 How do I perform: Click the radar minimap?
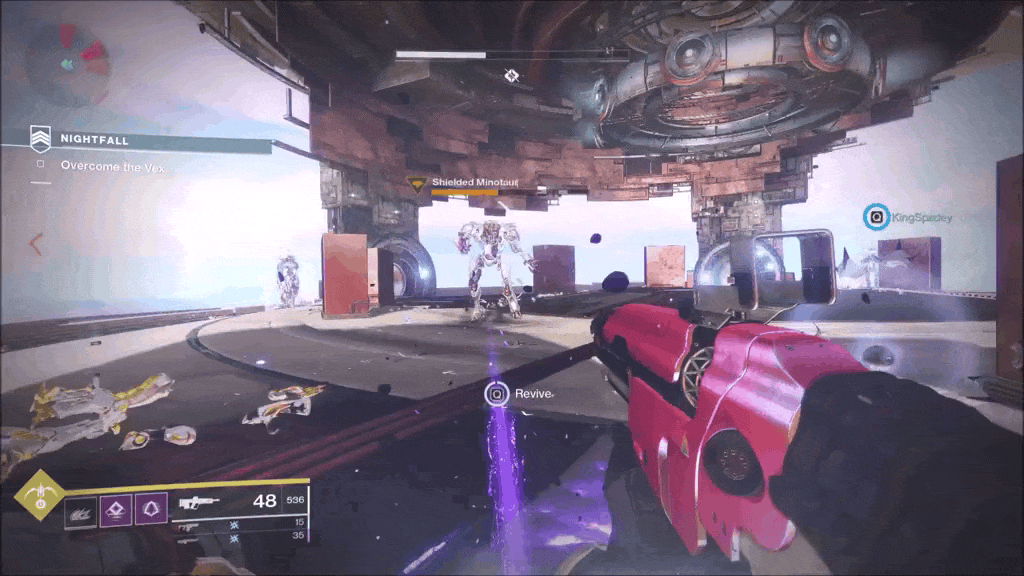pos(67,63)
